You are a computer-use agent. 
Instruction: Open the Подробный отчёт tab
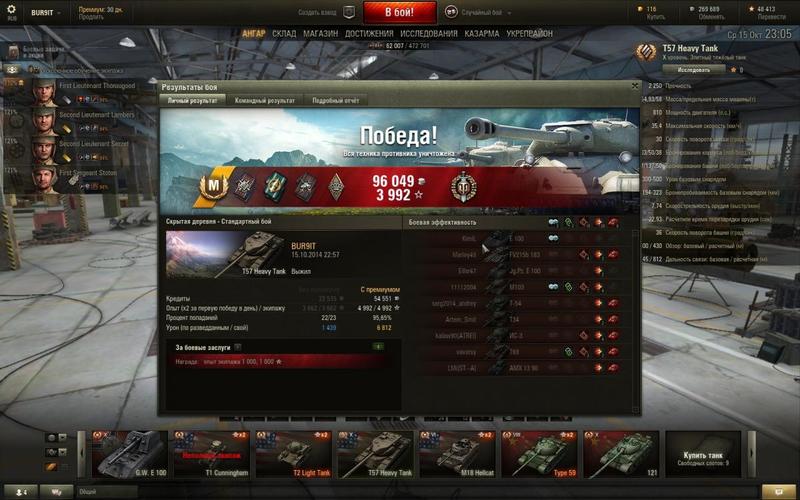pos(335,101)
